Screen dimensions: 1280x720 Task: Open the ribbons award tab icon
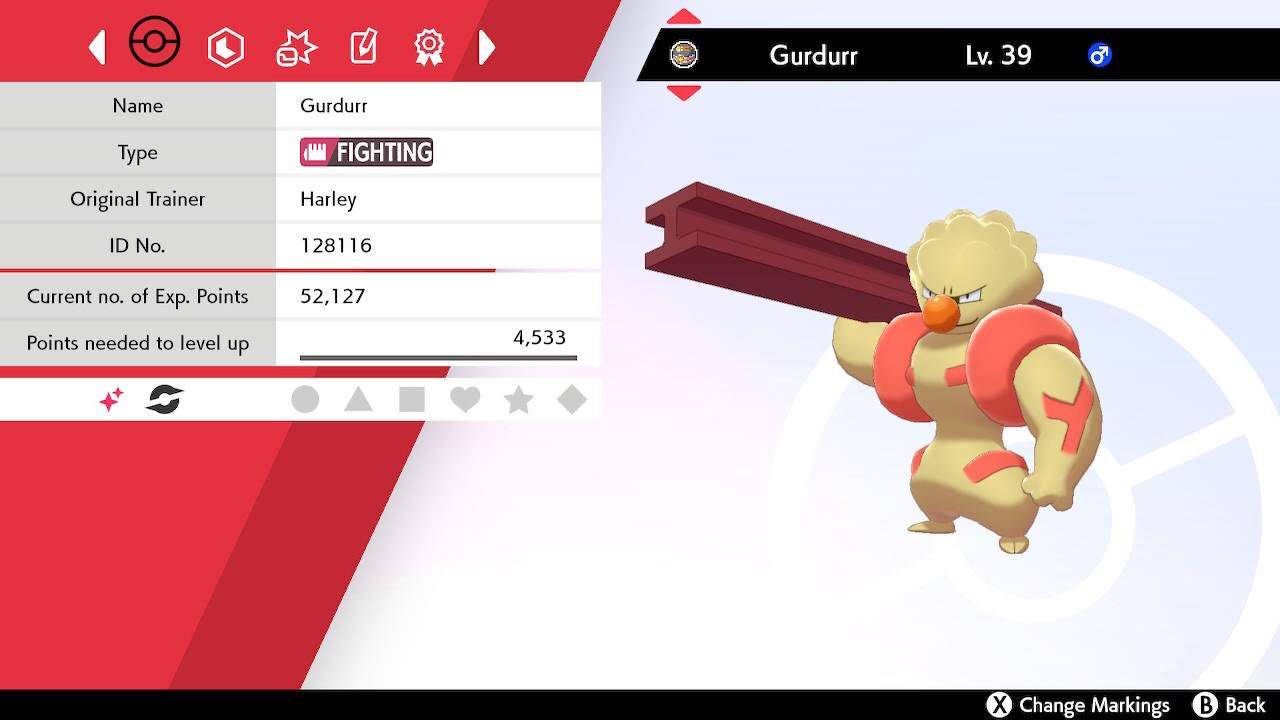tap(428, 46)
